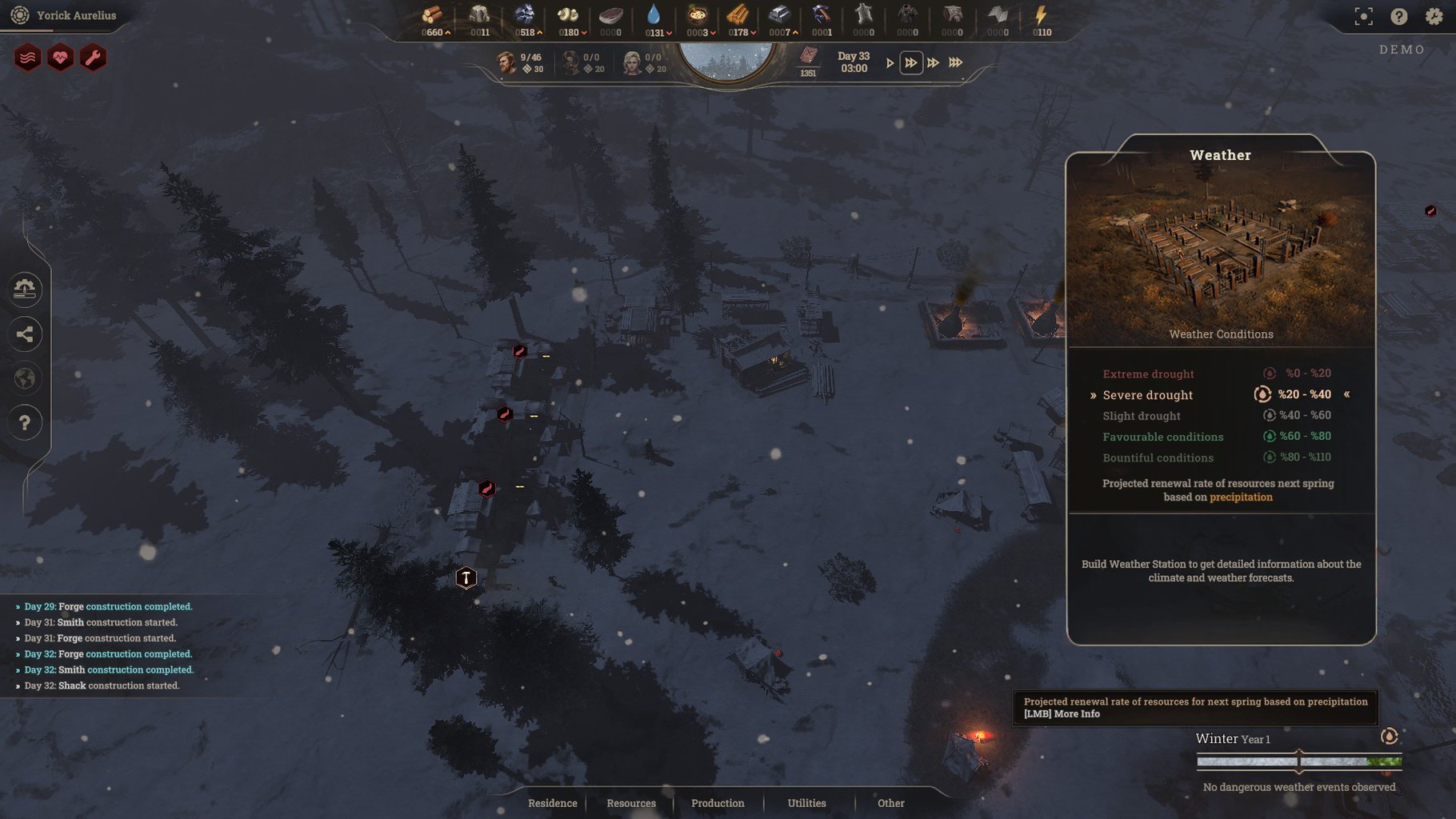The height and width of the screenshot is (819, 1456).
Task: Set game speed to normal play
Action: pos(890,62)
